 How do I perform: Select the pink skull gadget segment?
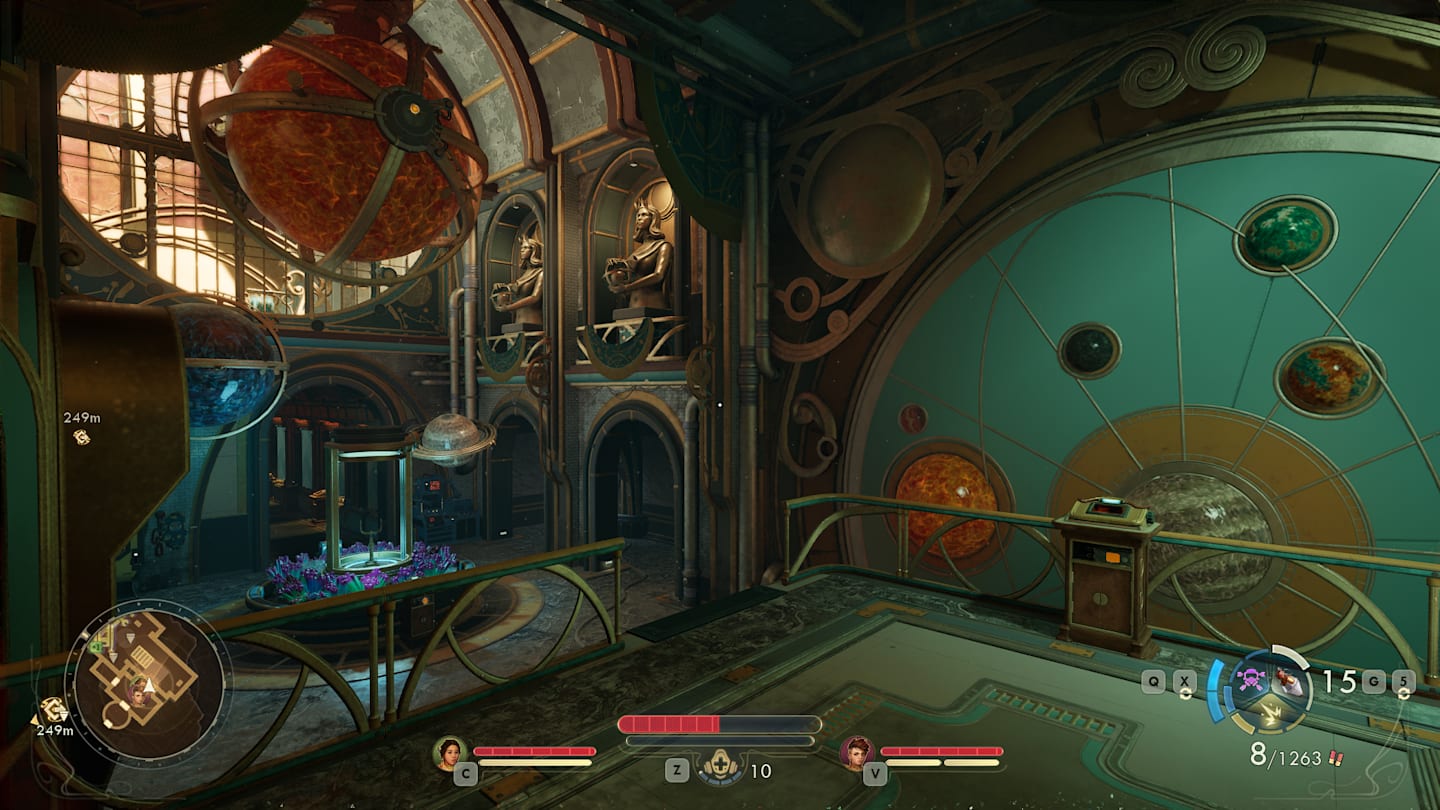1249,680
